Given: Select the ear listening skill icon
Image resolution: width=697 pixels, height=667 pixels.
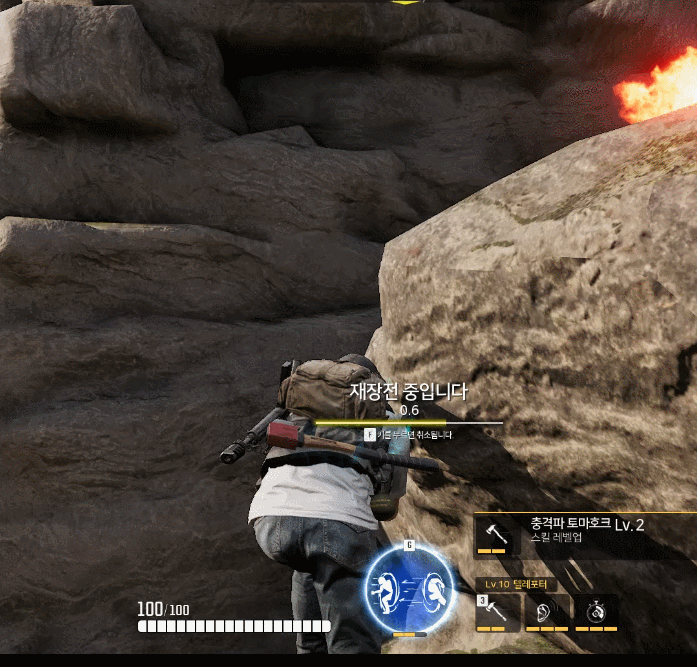Looking at the screenshot, I should click(x=547, y=612).
